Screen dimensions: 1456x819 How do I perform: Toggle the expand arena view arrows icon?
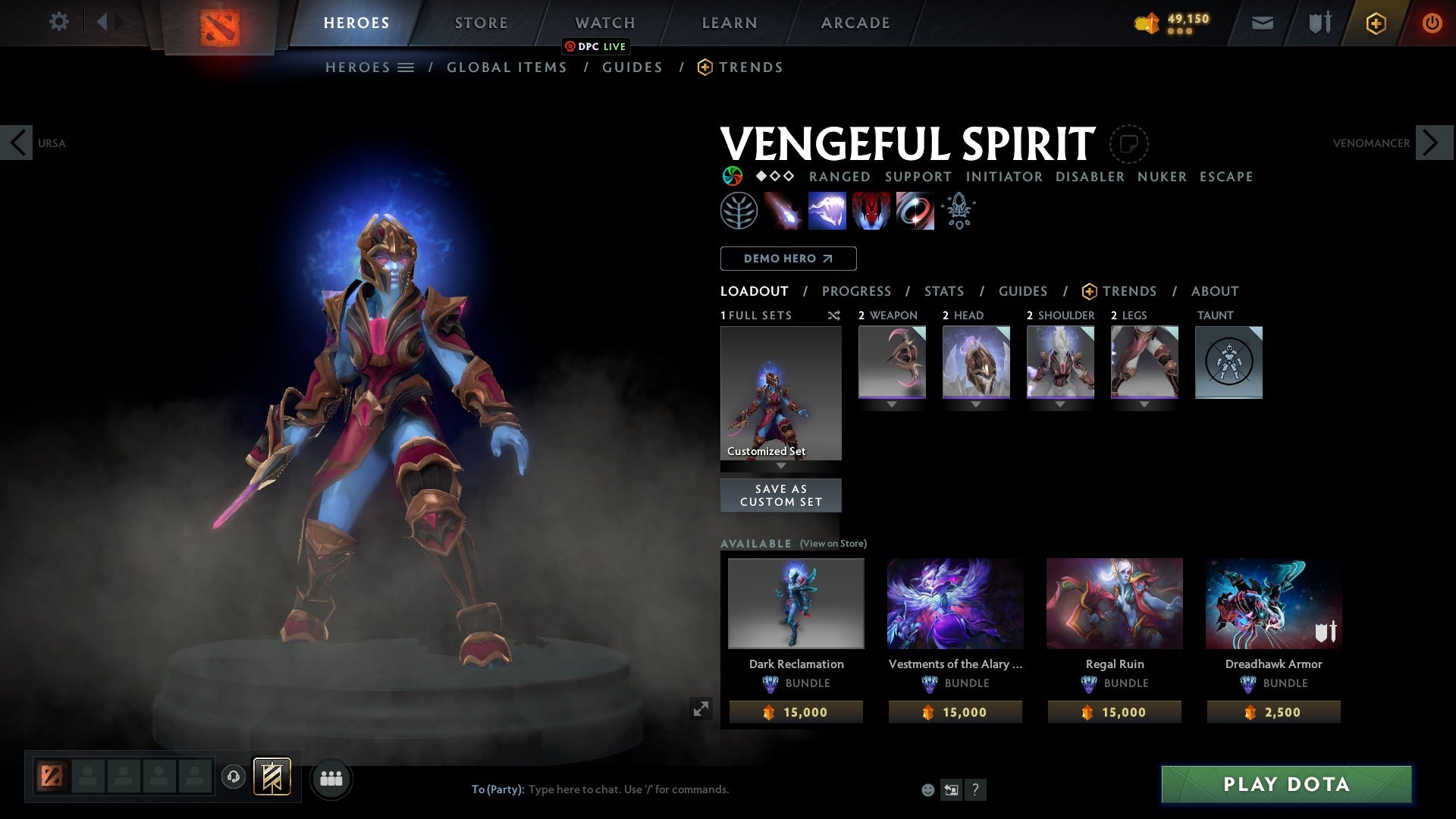700,708
